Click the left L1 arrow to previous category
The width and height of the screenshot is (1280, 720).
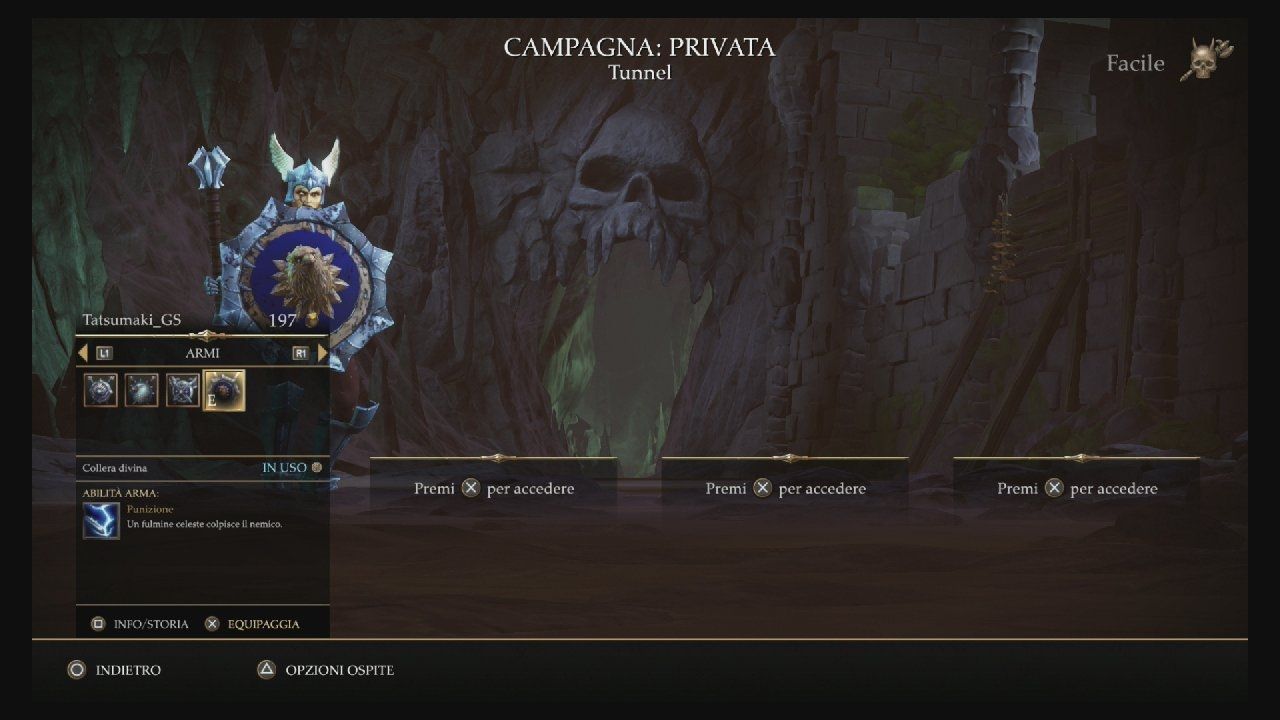click(83, 352)
